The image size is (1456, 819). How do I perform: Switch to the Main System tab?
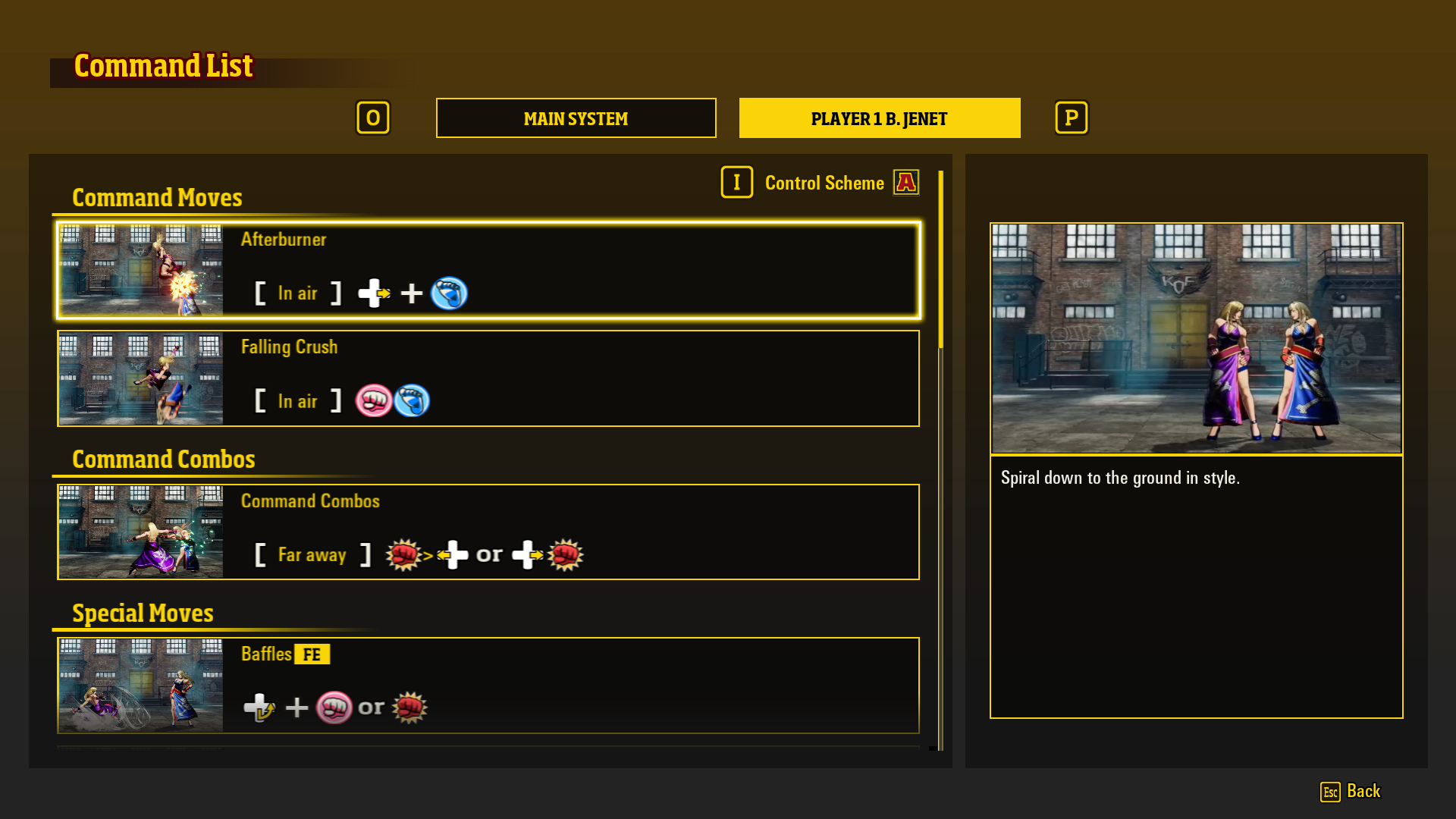click(x=576, y=118)
